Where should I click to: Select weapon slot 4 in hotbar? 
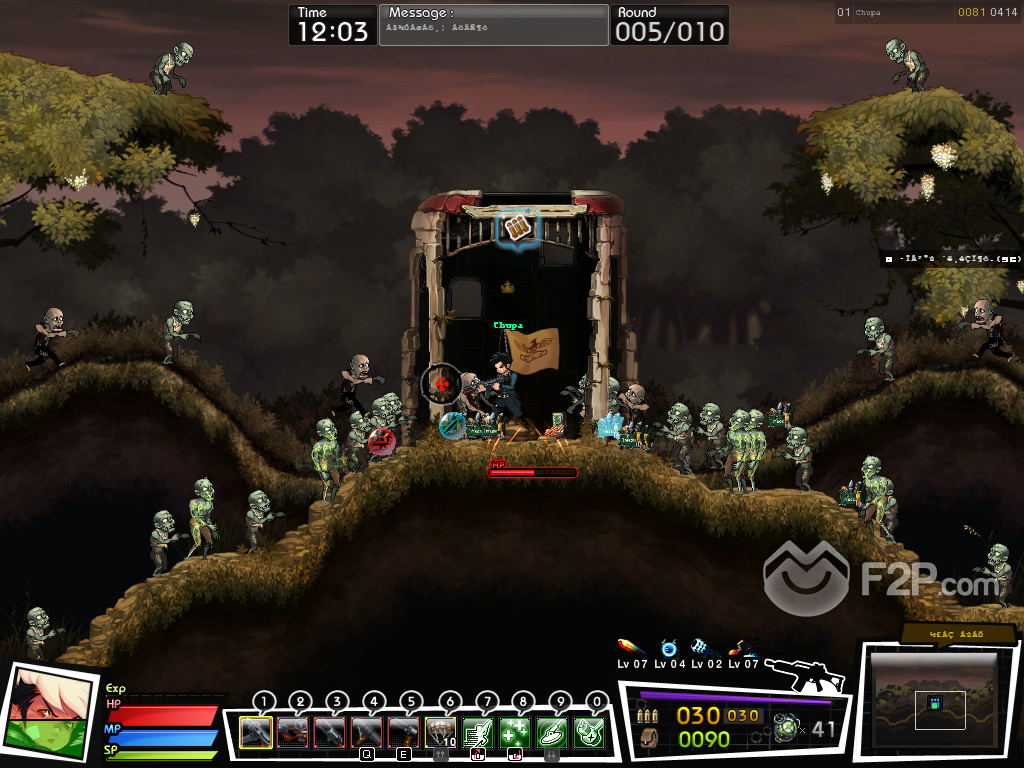pyautogui.click(x=366, y=732)
